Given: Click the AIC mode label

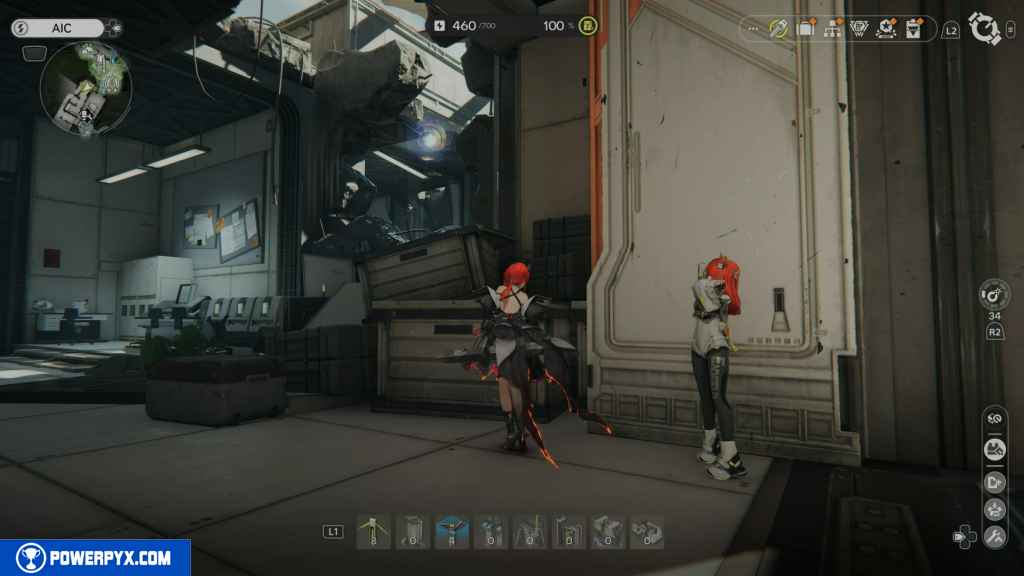Looking at the screenshot, I should click(x=59, y=28).
